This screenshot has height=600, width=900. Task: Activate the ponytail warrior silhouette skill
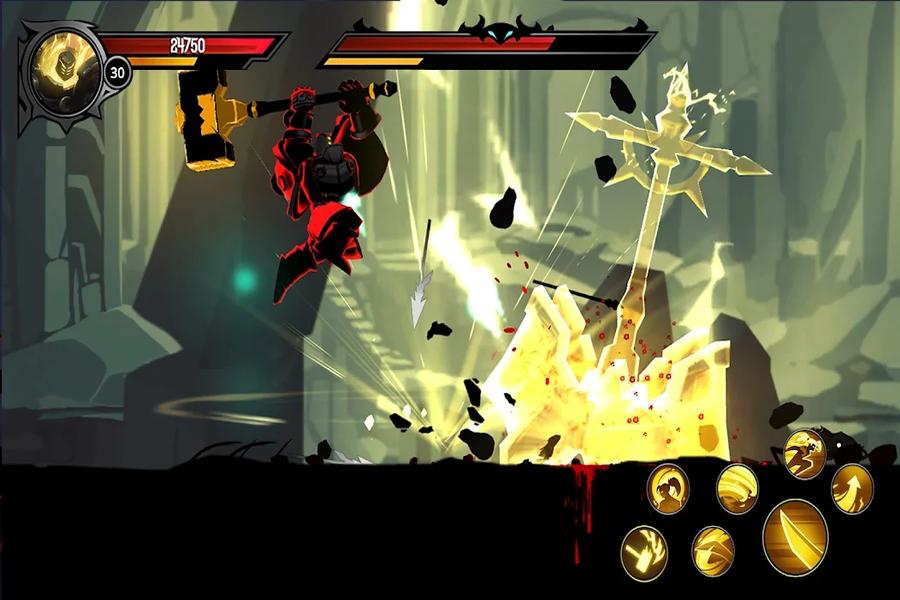click(x=667, y=488)
